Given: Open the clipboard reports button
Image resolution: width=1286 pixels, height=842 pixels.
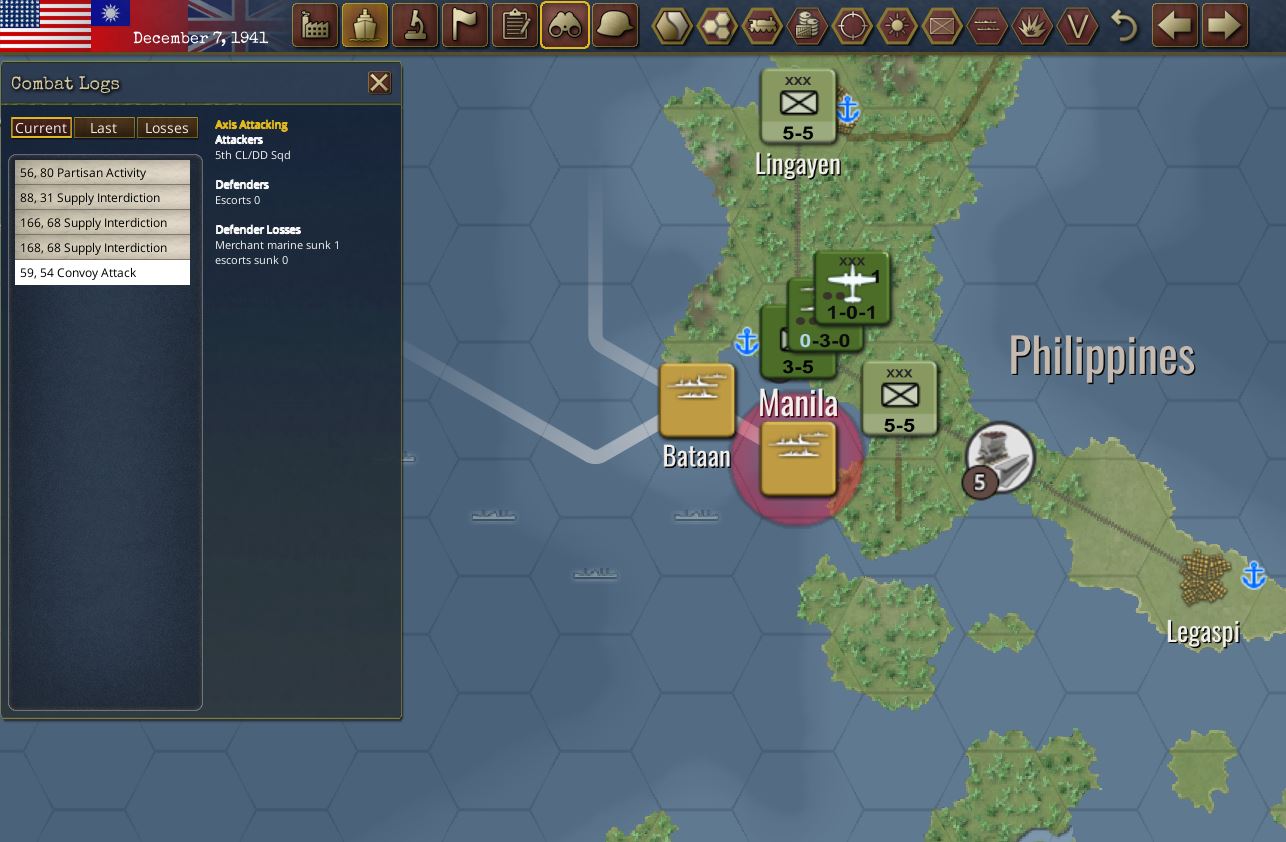Looking at the screenshot, I should pyautogui.click(x=515, y=26).
